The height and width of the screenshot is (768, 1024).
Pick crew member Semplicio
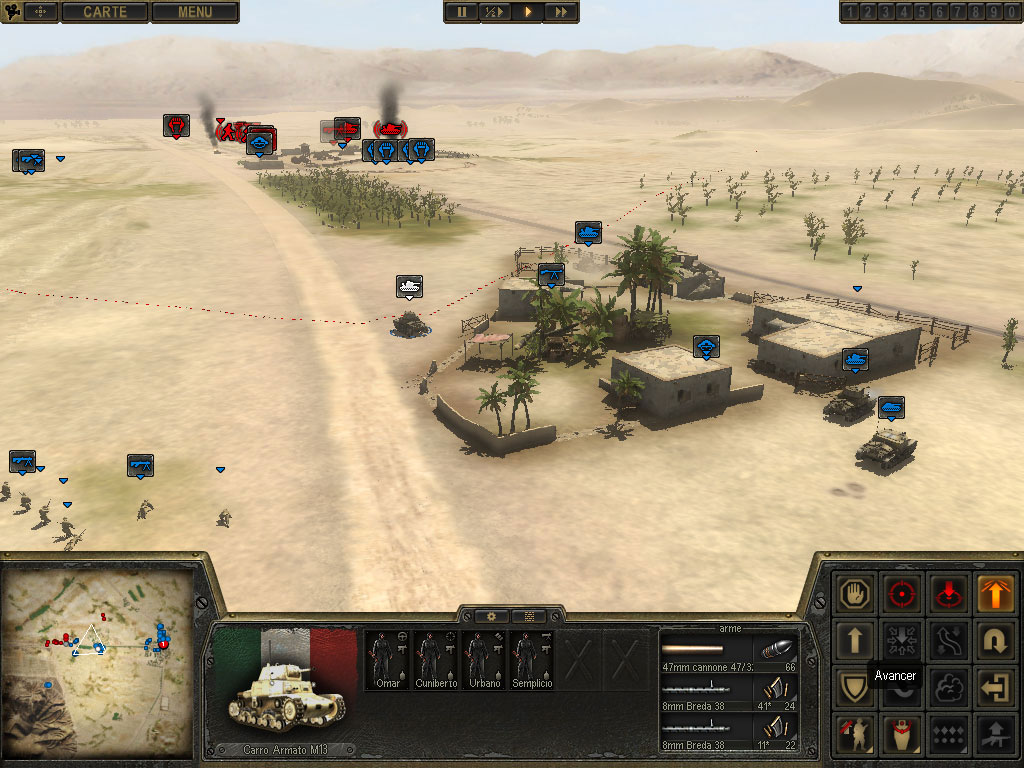click(x=532, y=659)
